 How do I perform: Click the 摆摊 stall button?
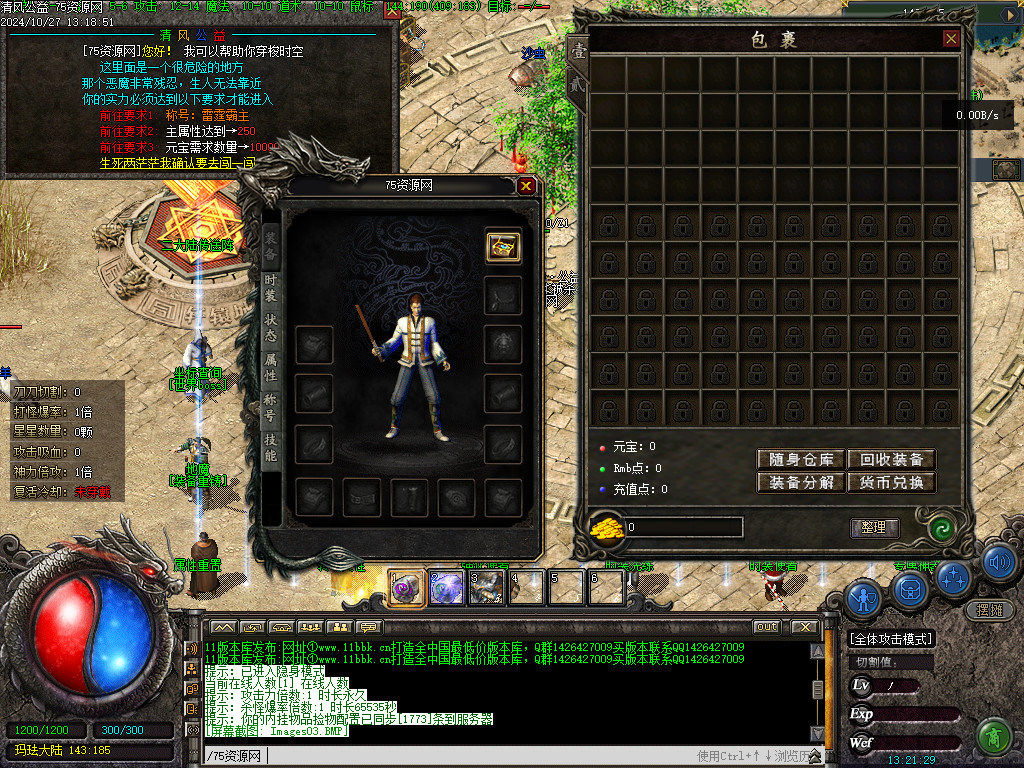[x=988, y=610]
